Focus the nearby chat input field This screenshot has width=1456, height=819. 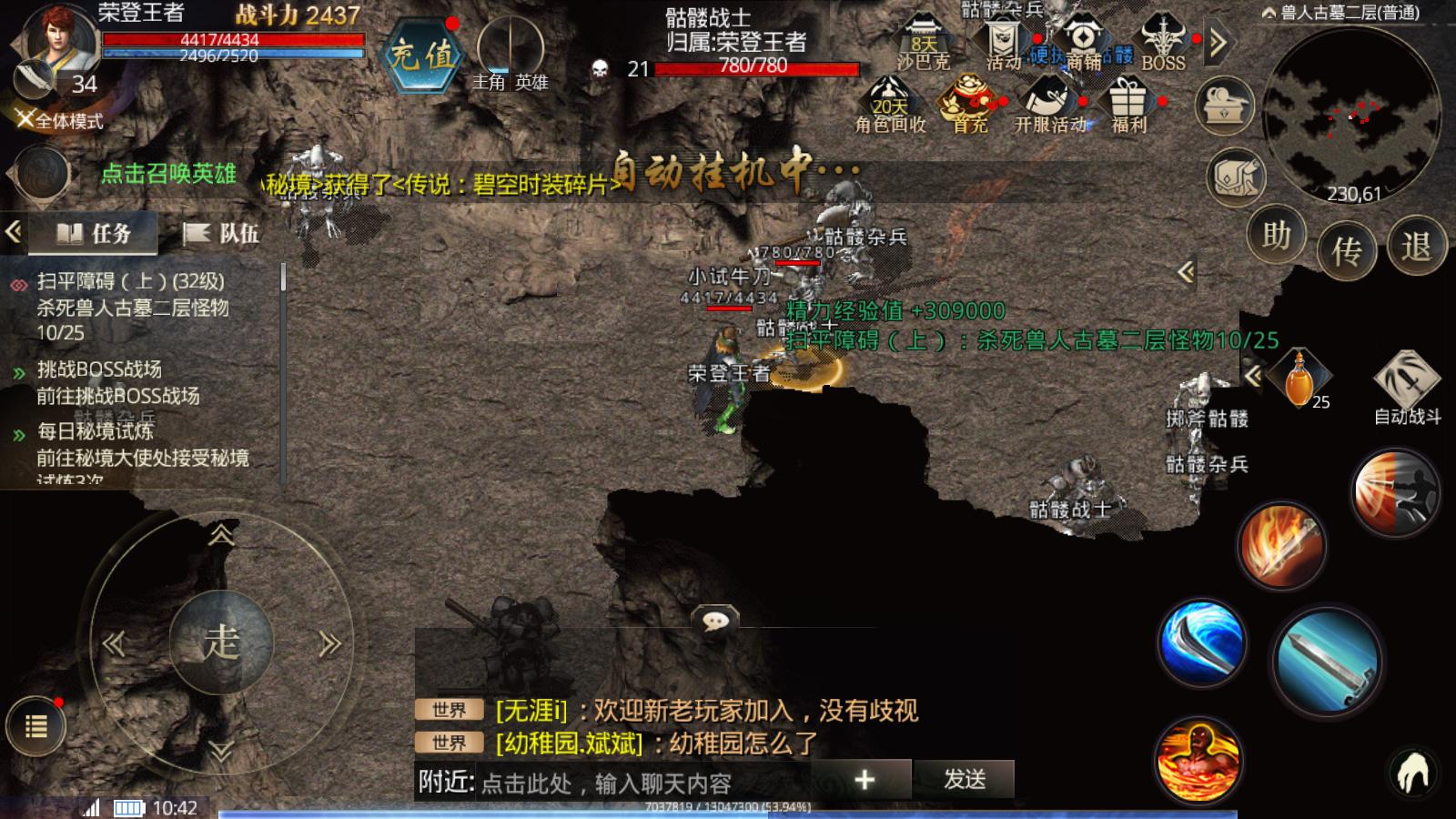[x=637, y=783]
